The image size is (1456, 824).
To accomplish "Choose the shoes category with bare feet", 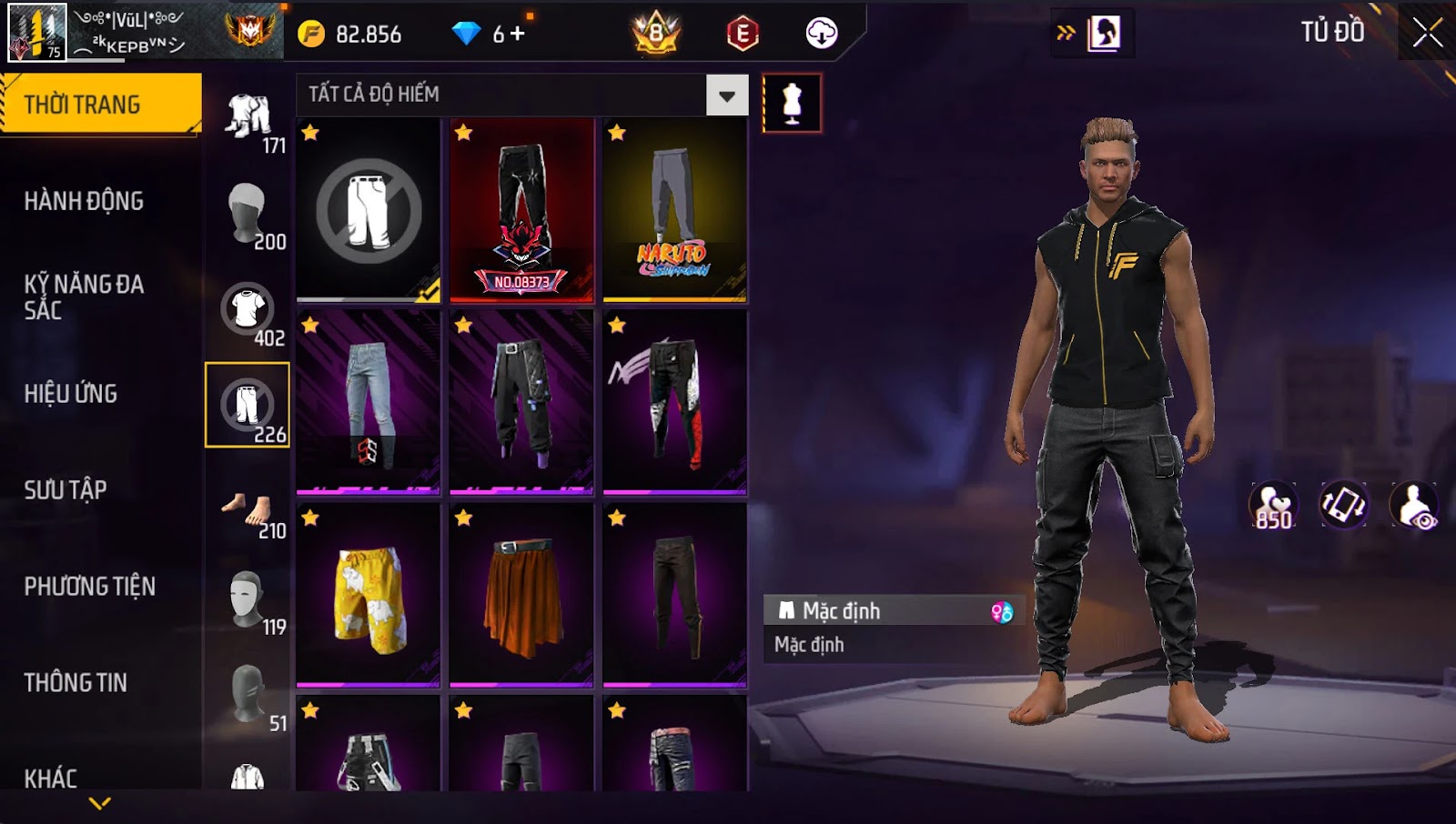I will (248, 511).
